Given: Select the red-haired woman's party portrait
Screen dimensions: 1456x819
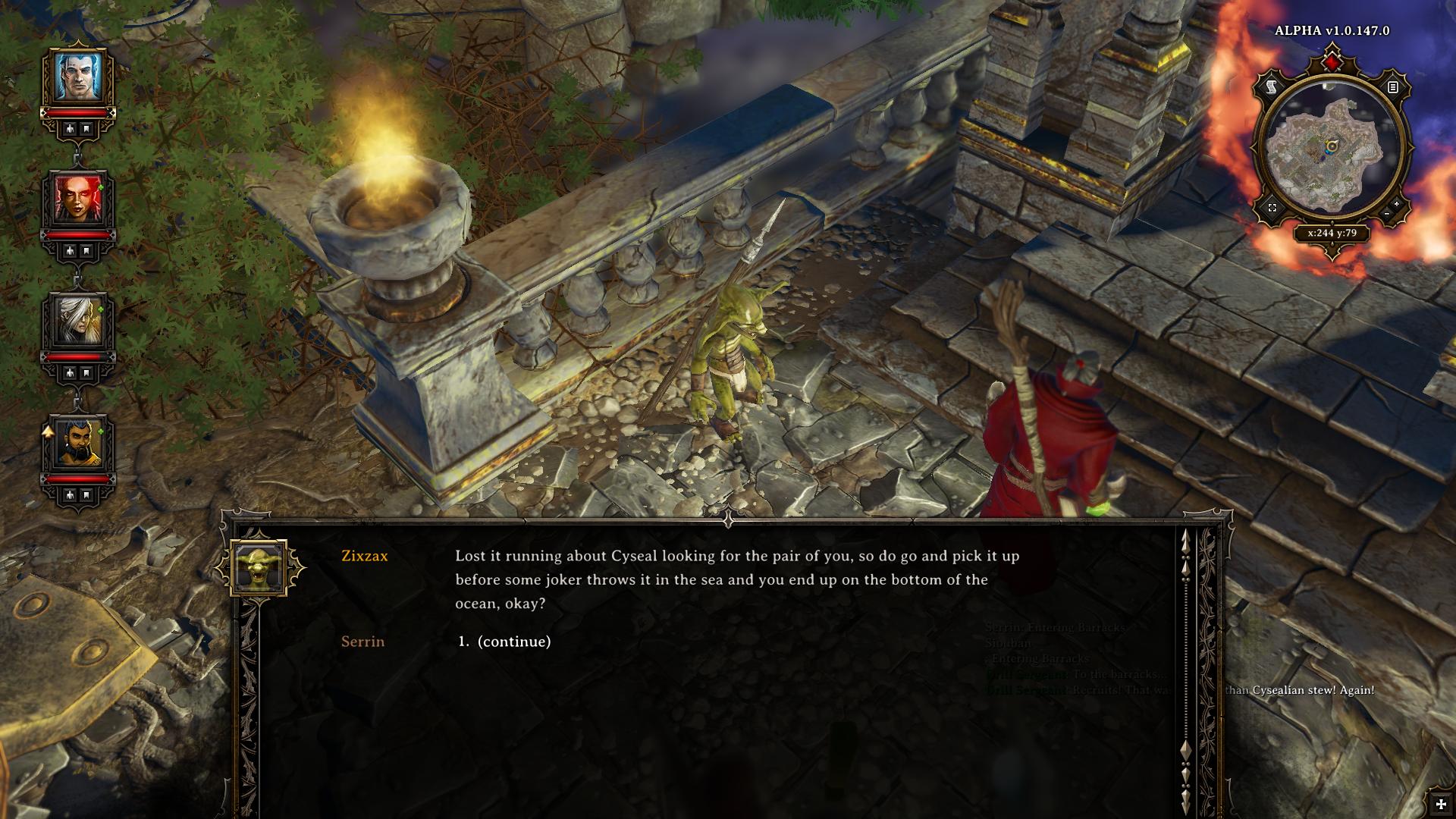Looking at the screenshot, I should click(x=77, y=199).
